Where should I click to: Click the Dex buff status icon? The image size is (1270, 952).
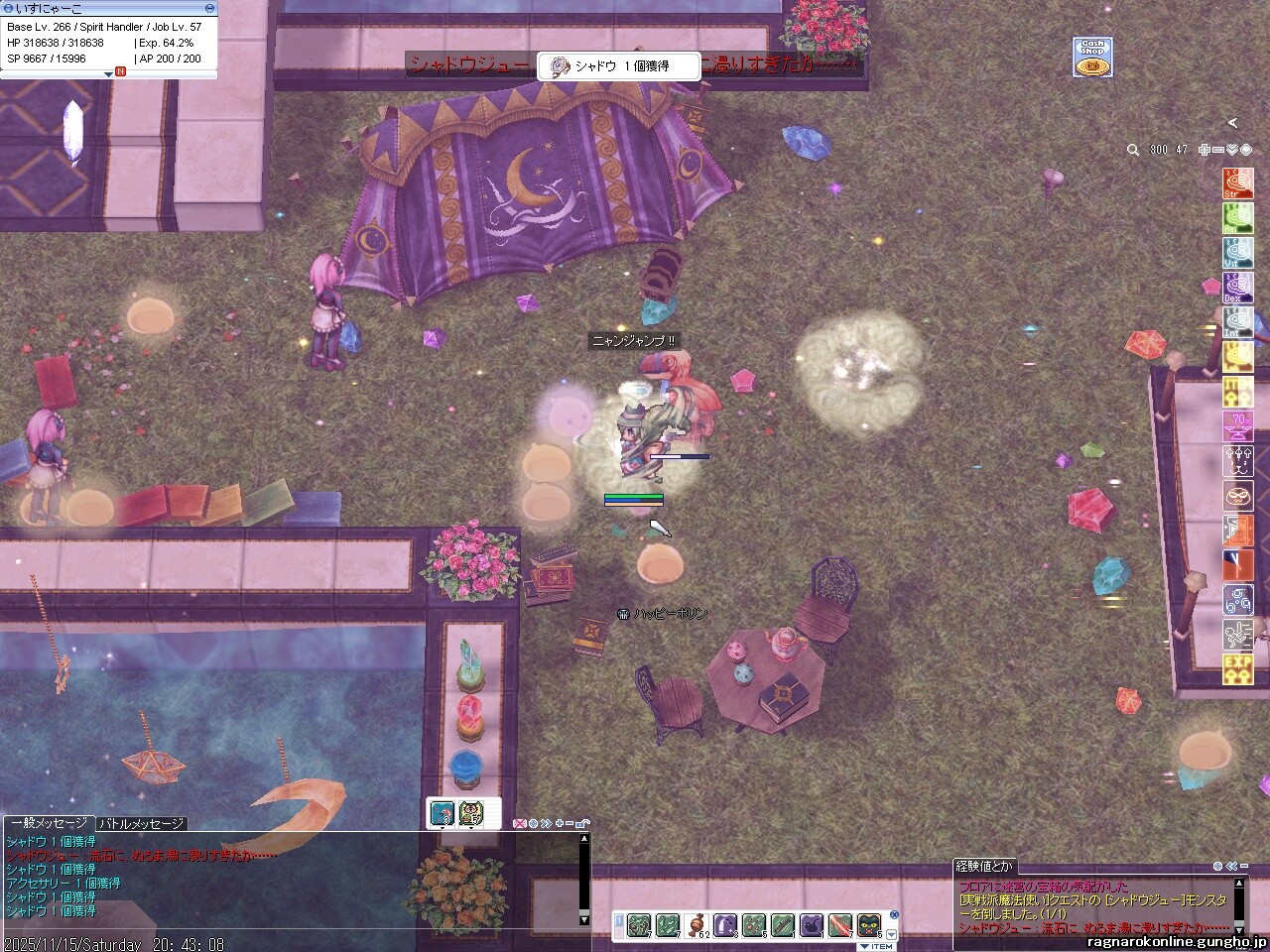[x=1237, y=288]
